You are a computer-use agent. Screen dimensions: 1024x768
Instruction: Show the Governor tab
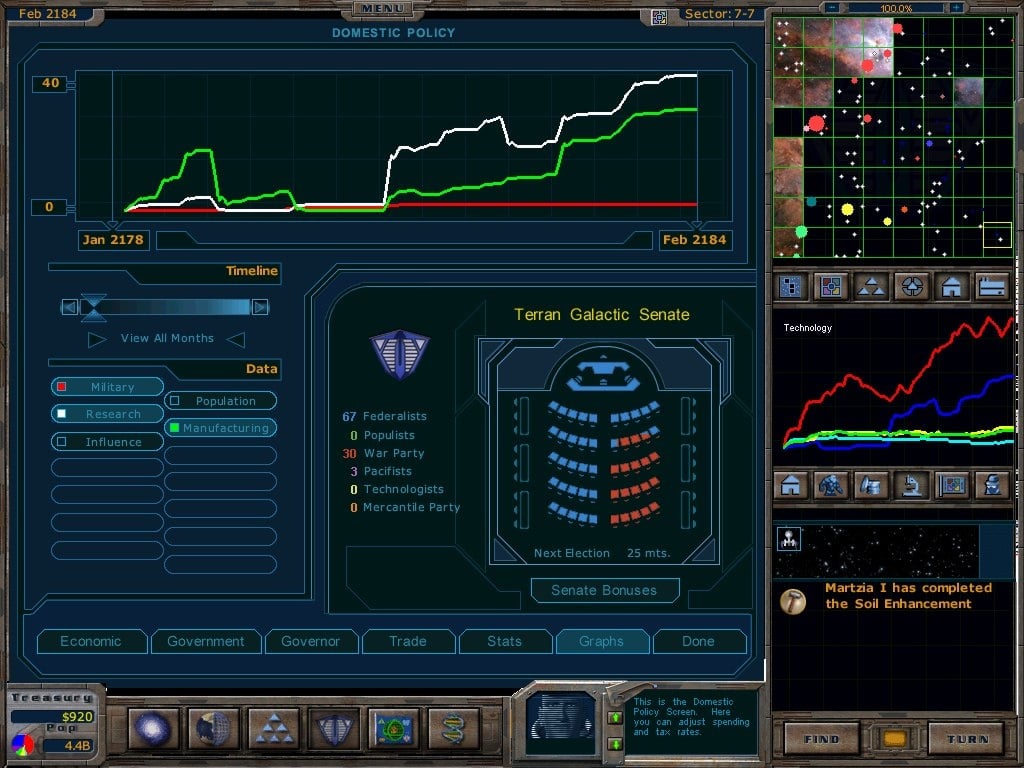tap(310, 641)
